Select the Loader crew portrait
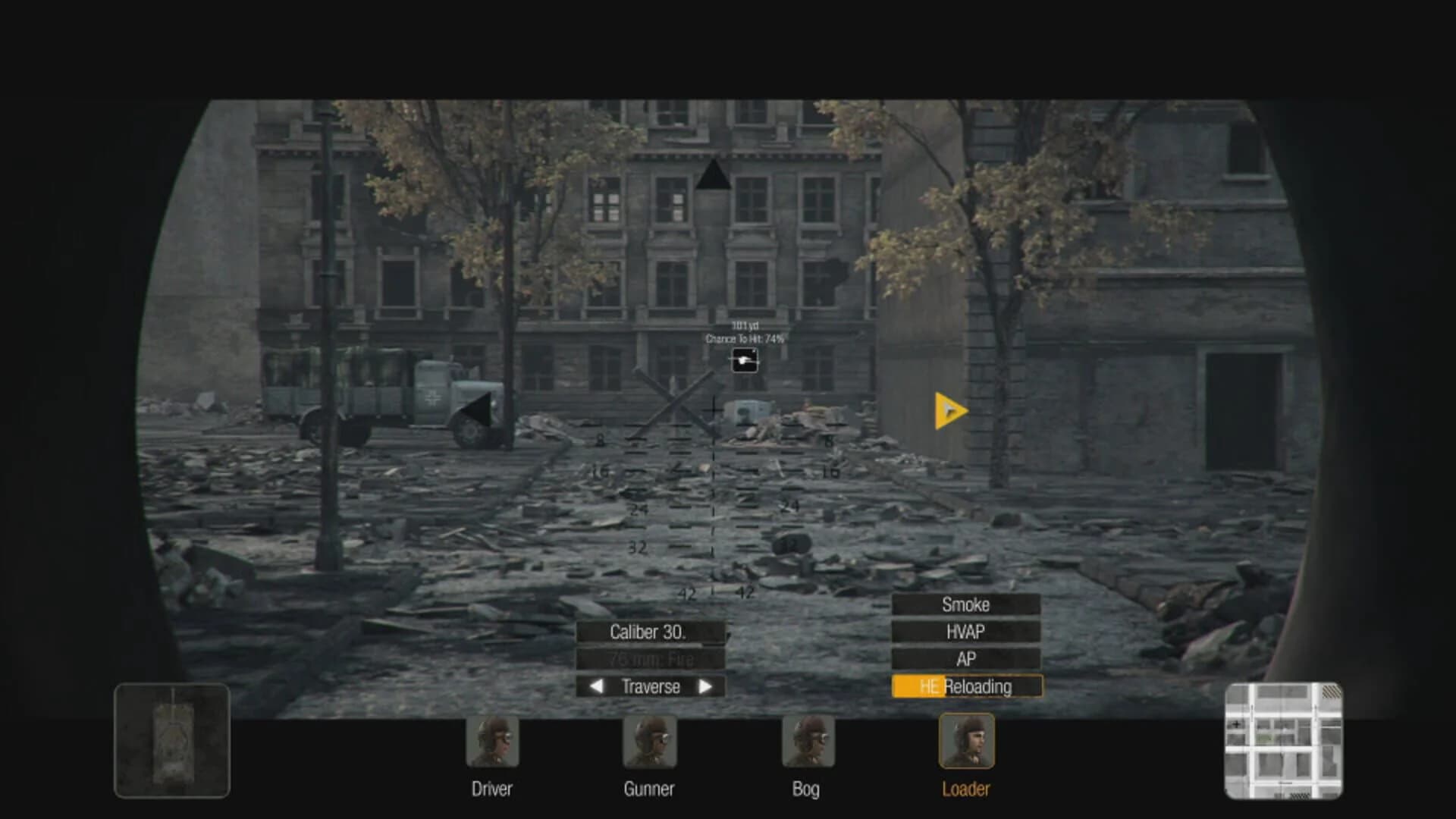The width and height of the screenshot is (1456, 819). click(966, 742)
